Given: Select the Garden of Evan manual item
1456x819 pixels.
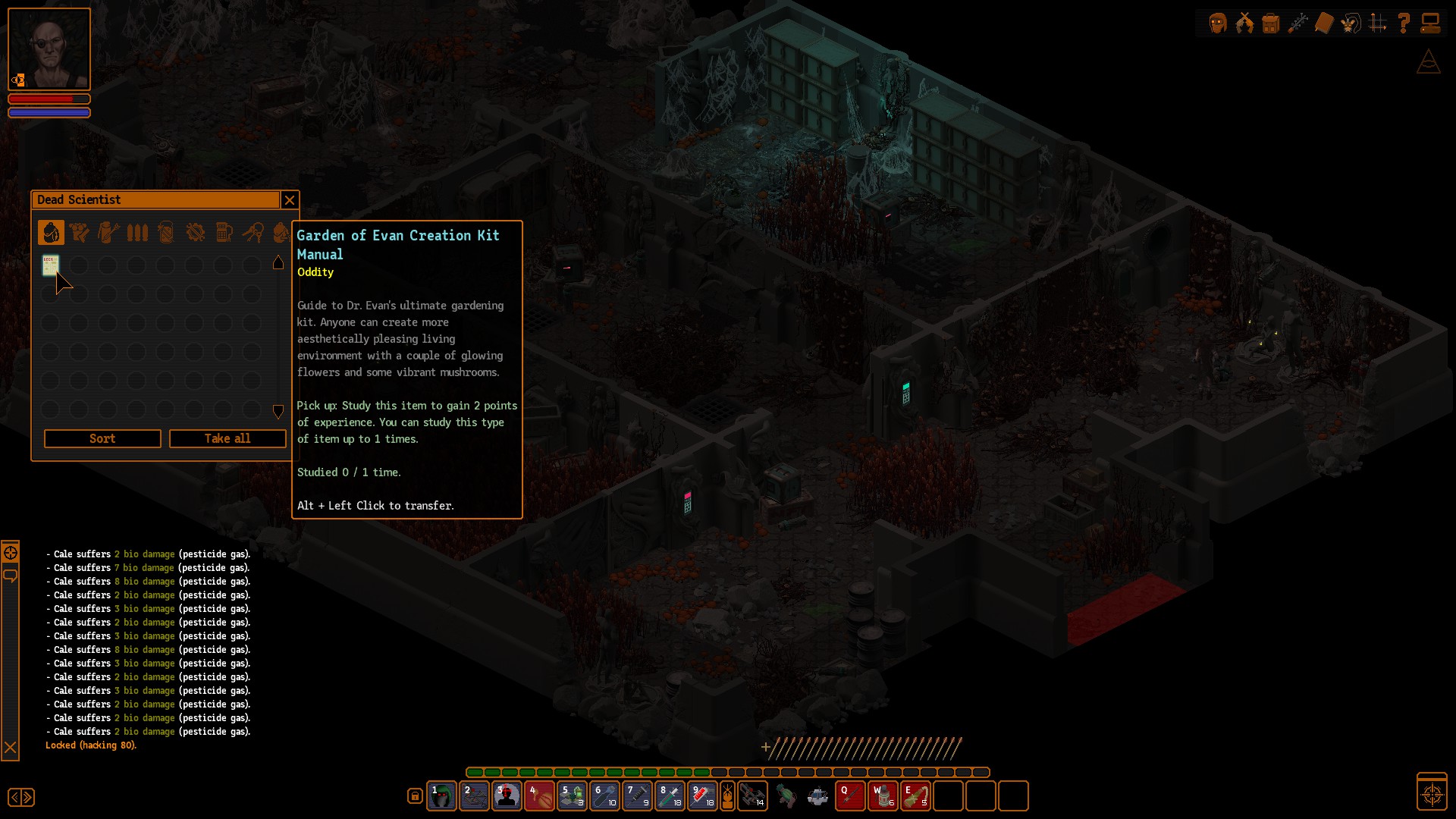Looking at the screenshot, I should pyautogui.click(x=51, y=265).
